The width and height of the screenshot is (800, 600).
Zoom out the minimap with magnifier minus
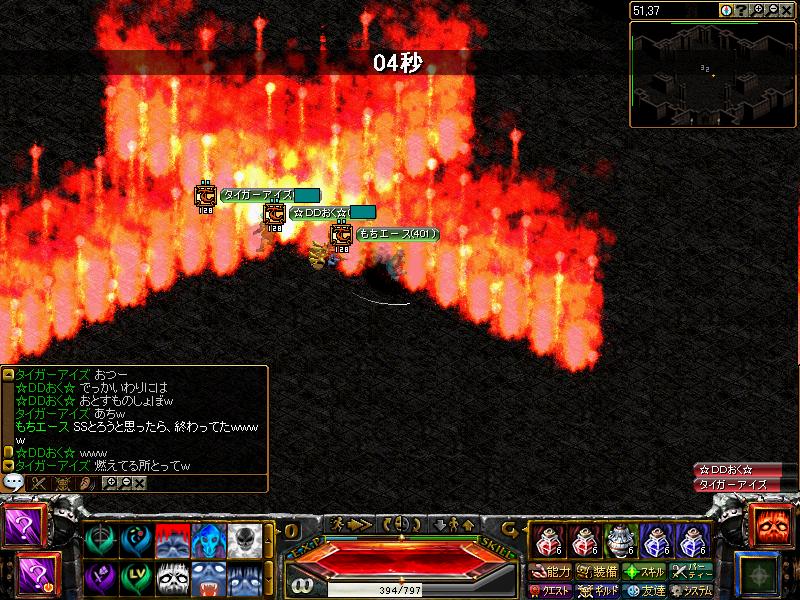[774, 10]
